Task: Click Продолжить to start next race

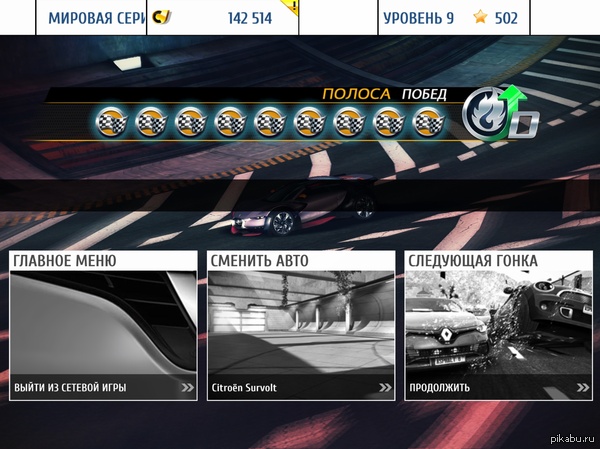Action: pos(498,387)
